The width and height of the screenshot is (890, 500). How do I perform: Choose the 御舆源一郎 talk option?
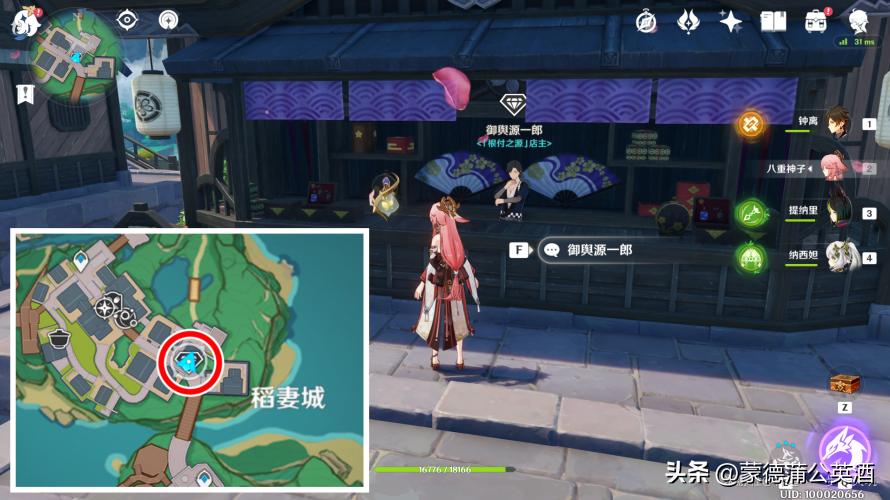599,251
